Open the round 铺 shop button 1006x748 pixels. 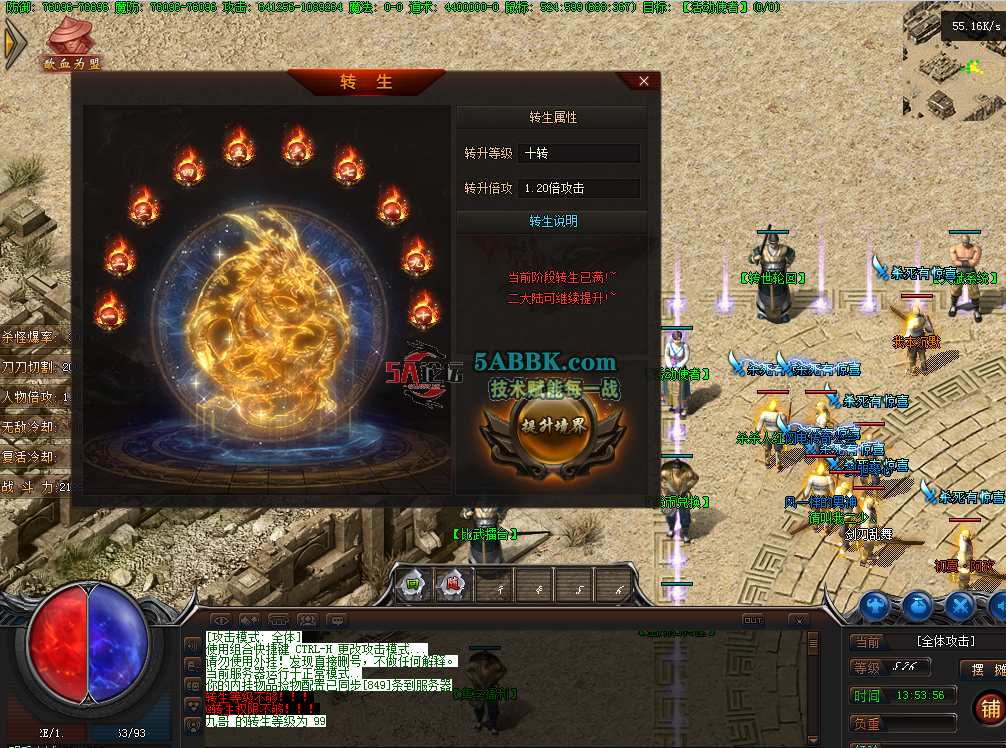(x=989, y=708)
